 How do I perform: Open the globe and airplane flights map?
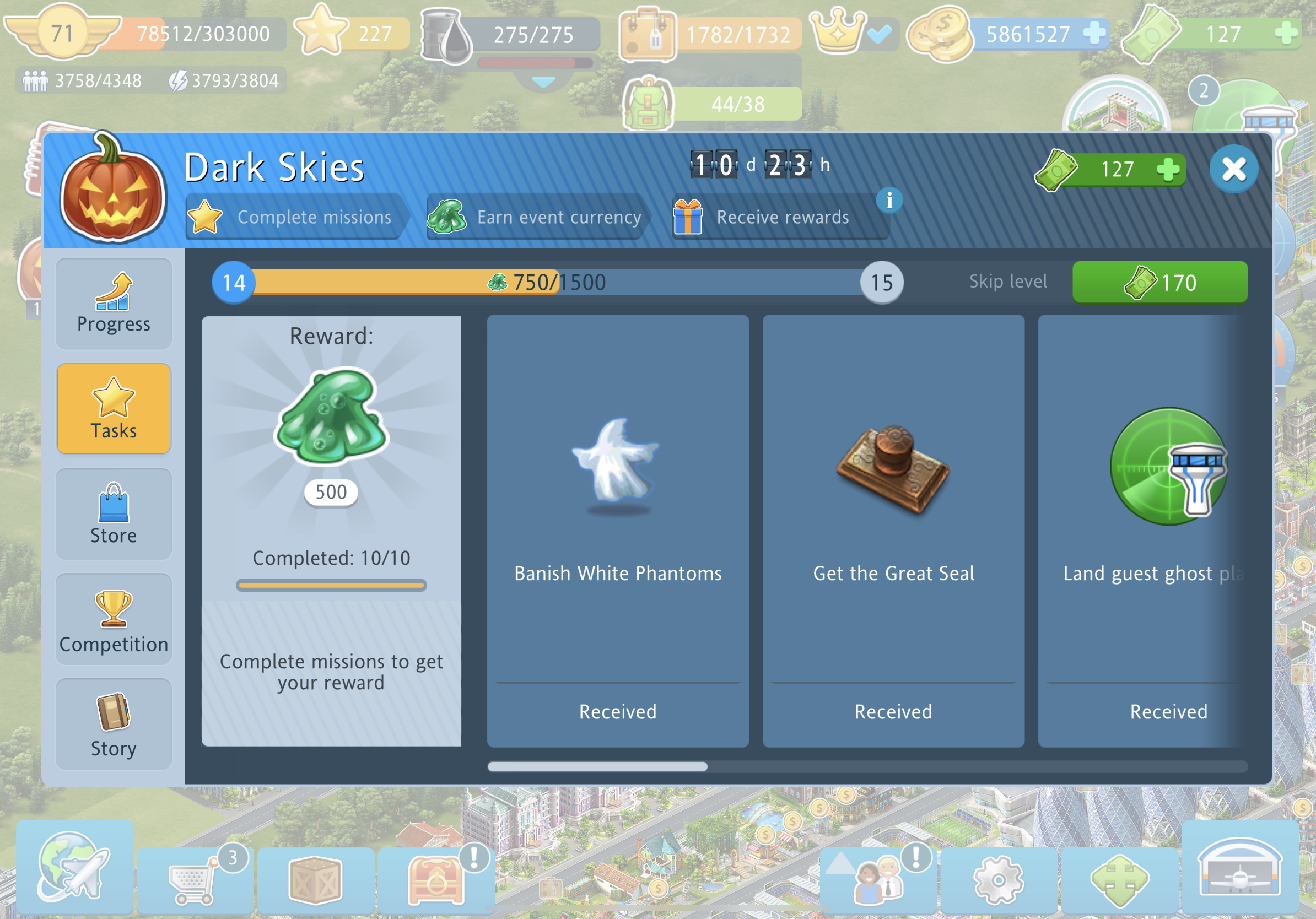pos(74,867)
